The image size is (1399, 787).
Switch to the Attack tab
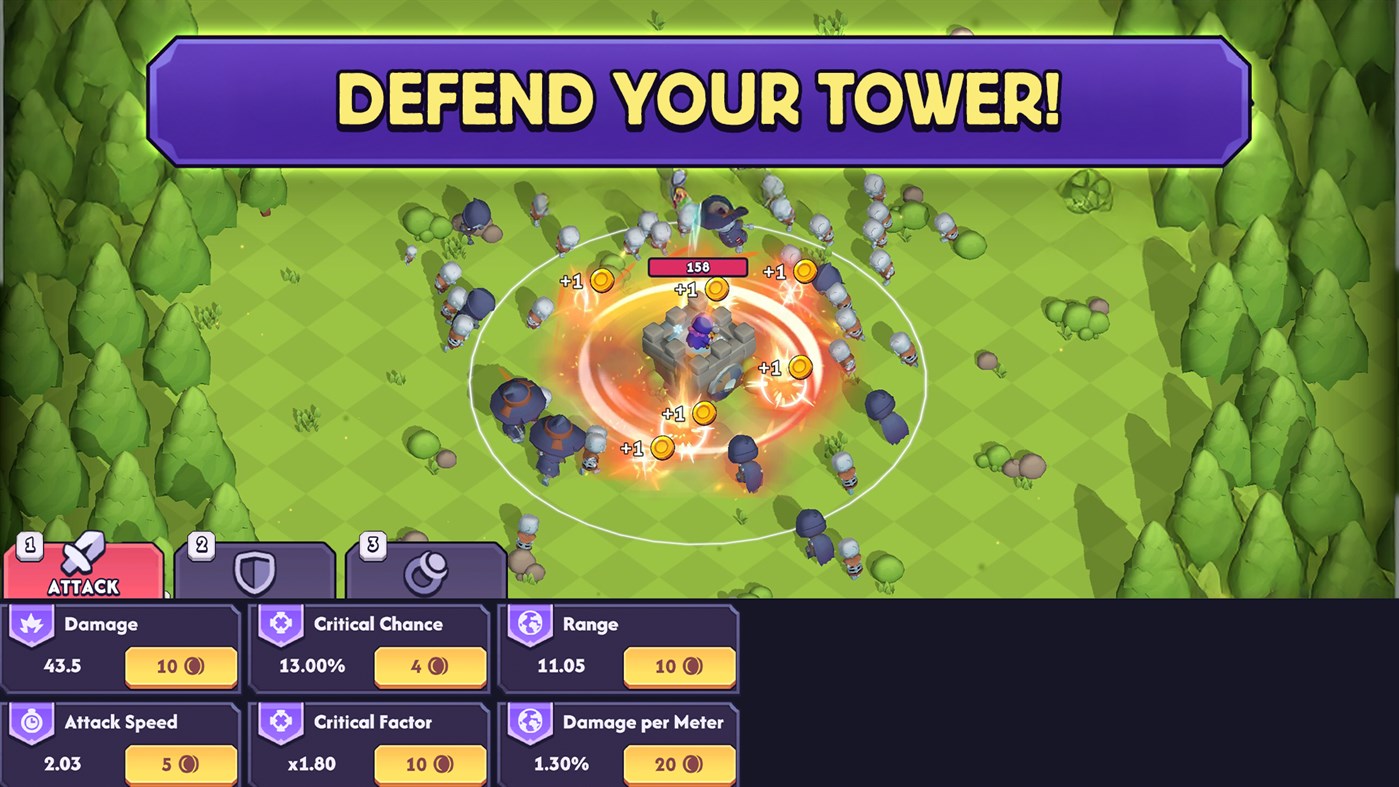click(82, 573)
